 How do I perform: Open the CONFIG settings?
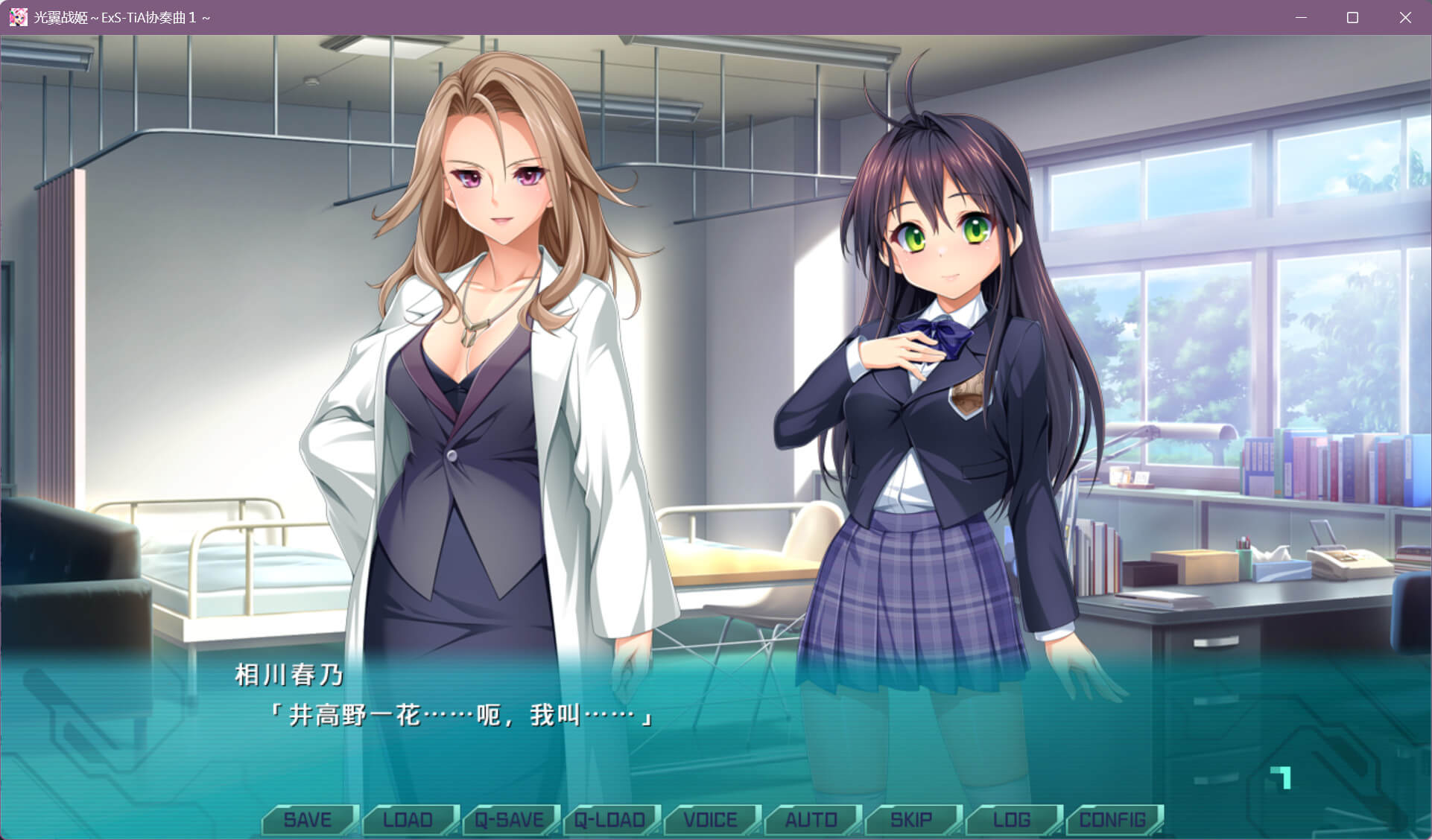tap(1113, 820)
